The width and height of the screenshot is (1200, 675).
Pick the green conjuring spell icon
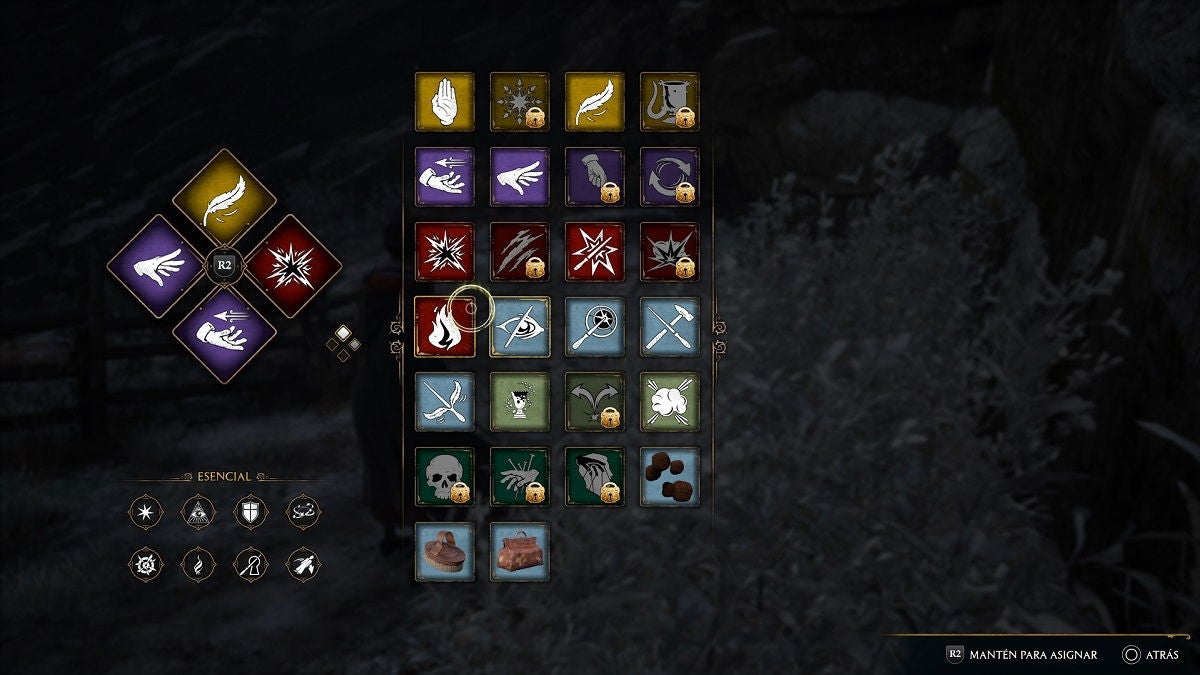pos(519,402)
